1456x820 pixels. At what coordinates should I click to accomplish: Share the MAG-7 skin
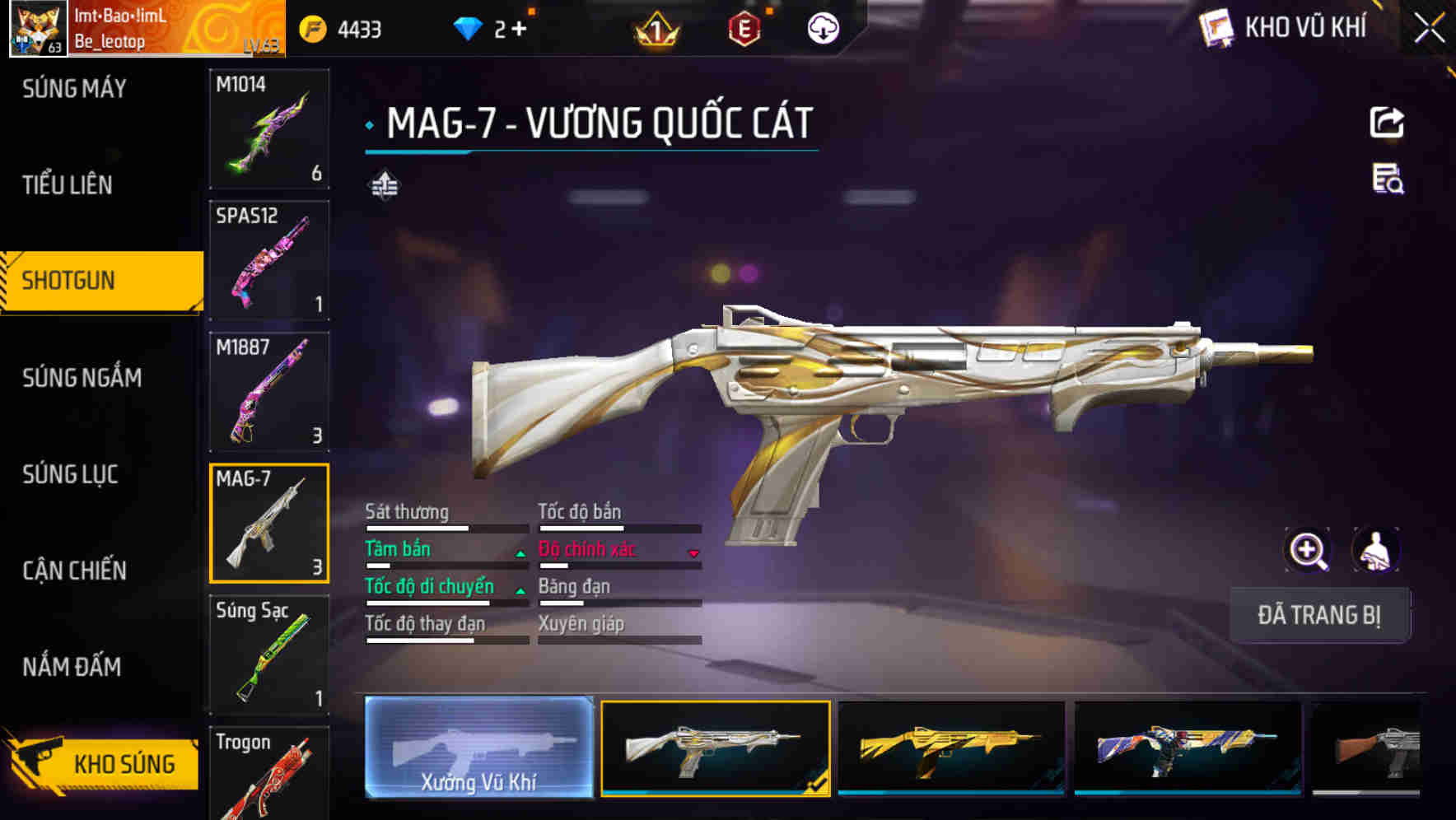pos(1387,123)
